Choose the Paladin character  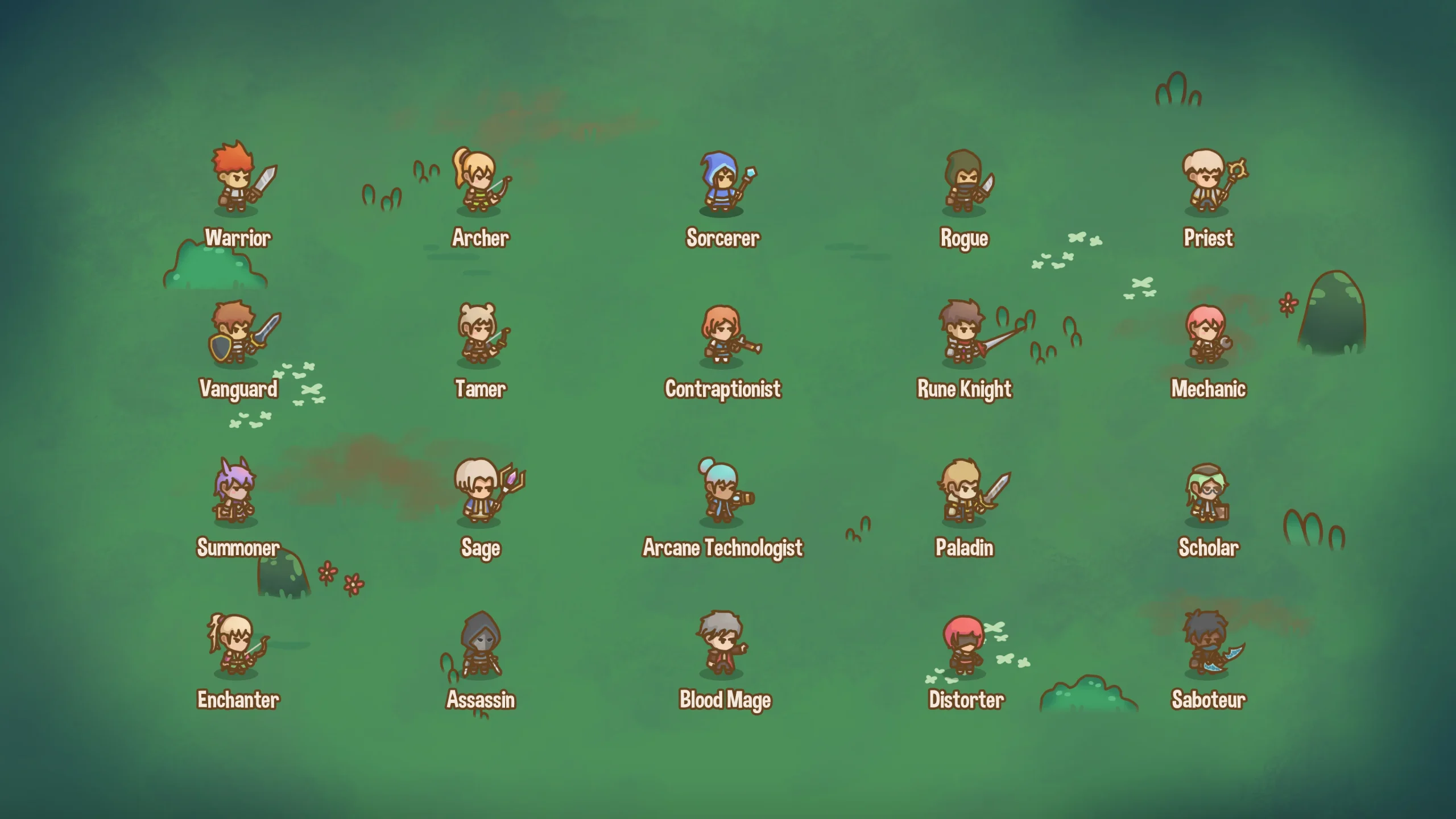click(964, 492)
